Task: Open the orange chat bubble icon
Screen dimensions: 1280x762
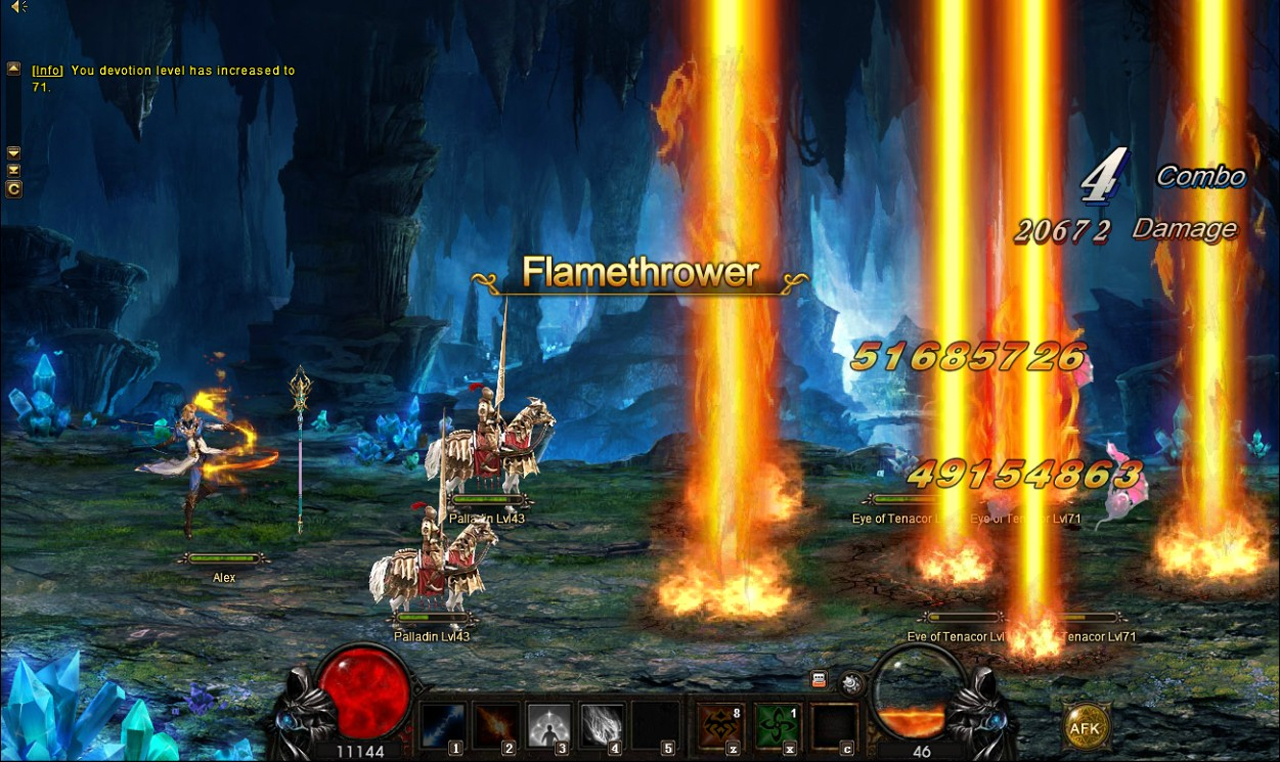Action: pos(819,680)
